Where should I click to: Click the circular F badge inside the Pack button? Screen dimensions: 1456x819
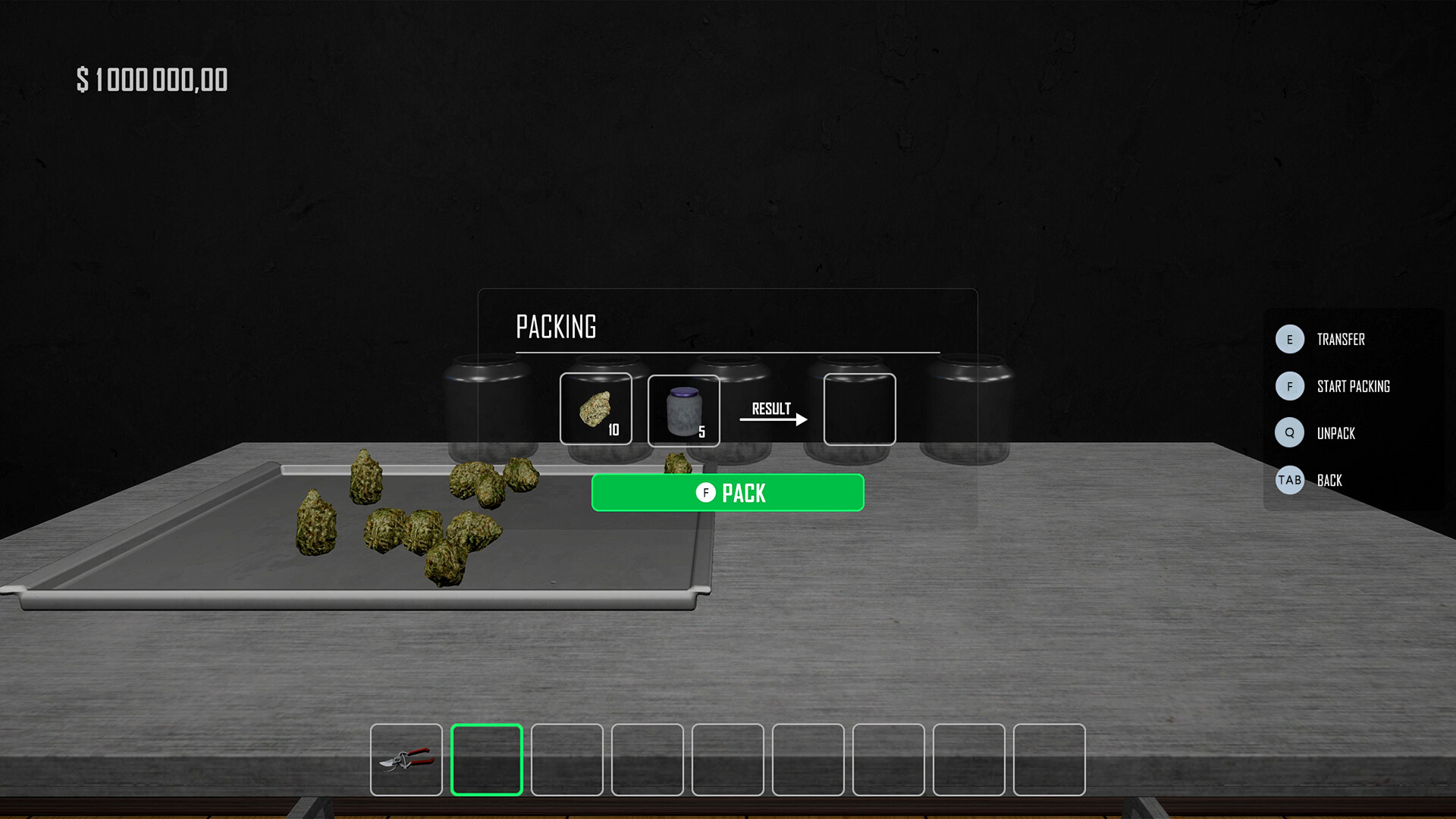706,492
